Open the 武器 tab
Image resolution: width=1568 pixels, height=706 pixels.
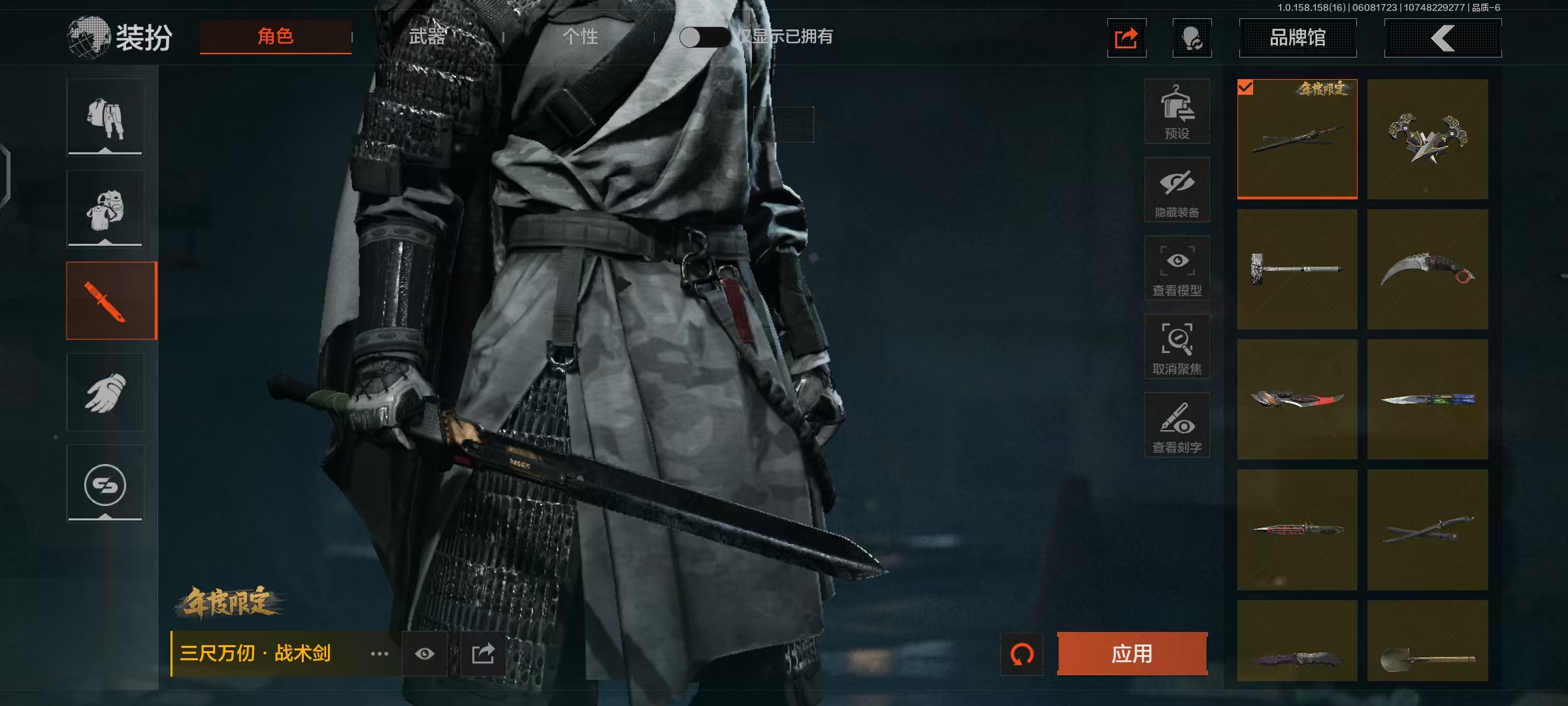(x=427, y=37)
